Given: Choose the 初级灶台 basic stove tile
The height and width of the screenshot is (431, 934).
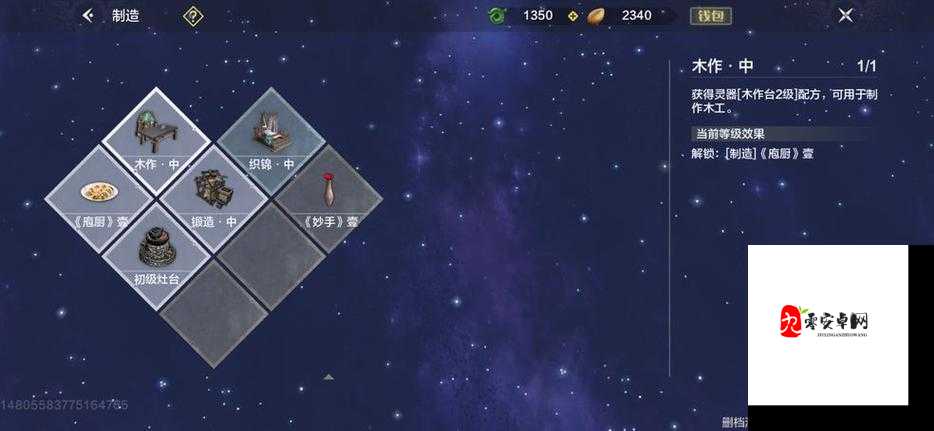Looking at the screenshot, I should pos(156,251).
